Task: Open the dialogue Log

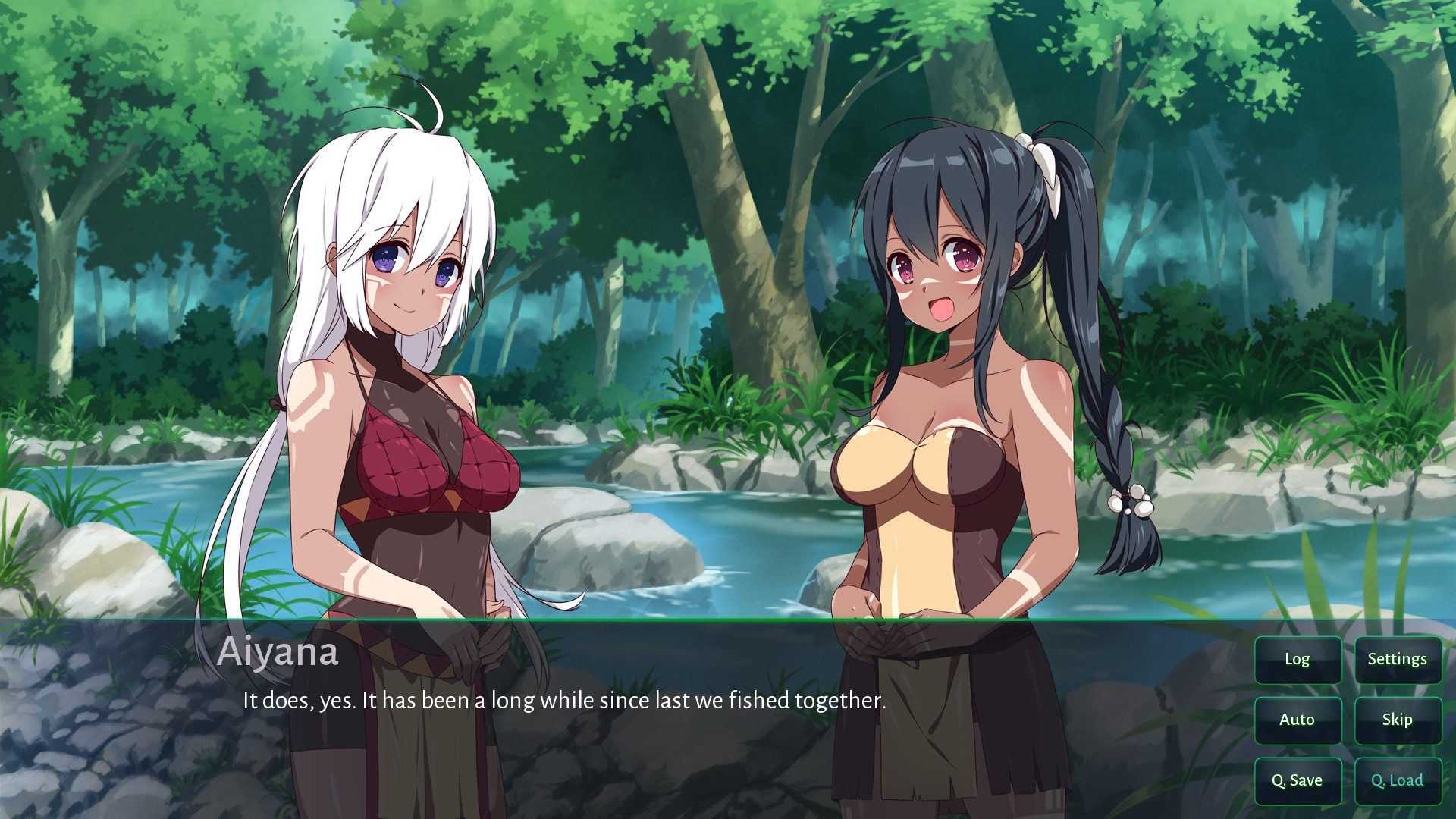Action: coord(1298,659)
